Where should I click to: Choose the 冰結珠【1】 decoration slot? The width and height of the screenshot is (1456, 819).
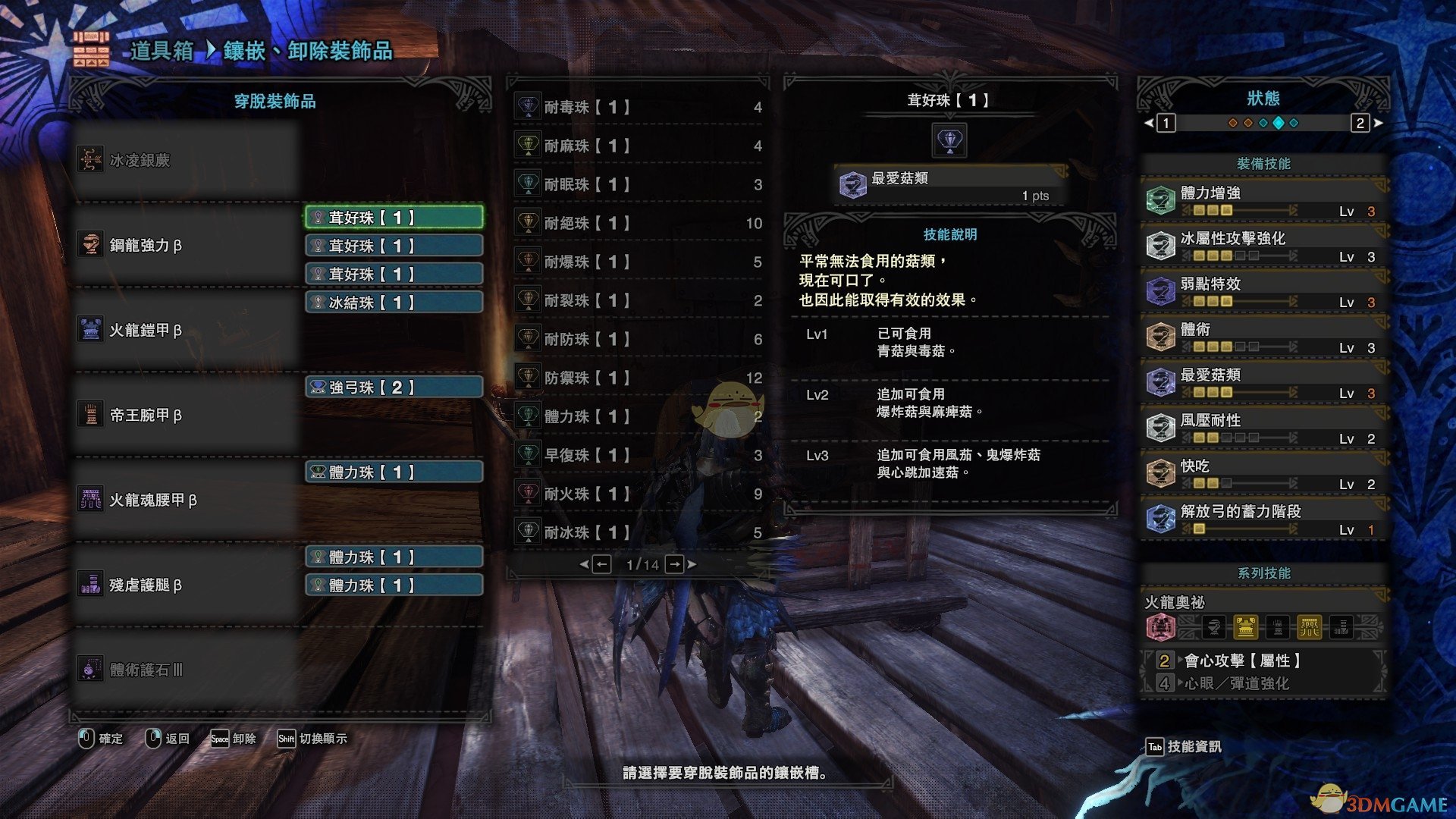[394, 303]
